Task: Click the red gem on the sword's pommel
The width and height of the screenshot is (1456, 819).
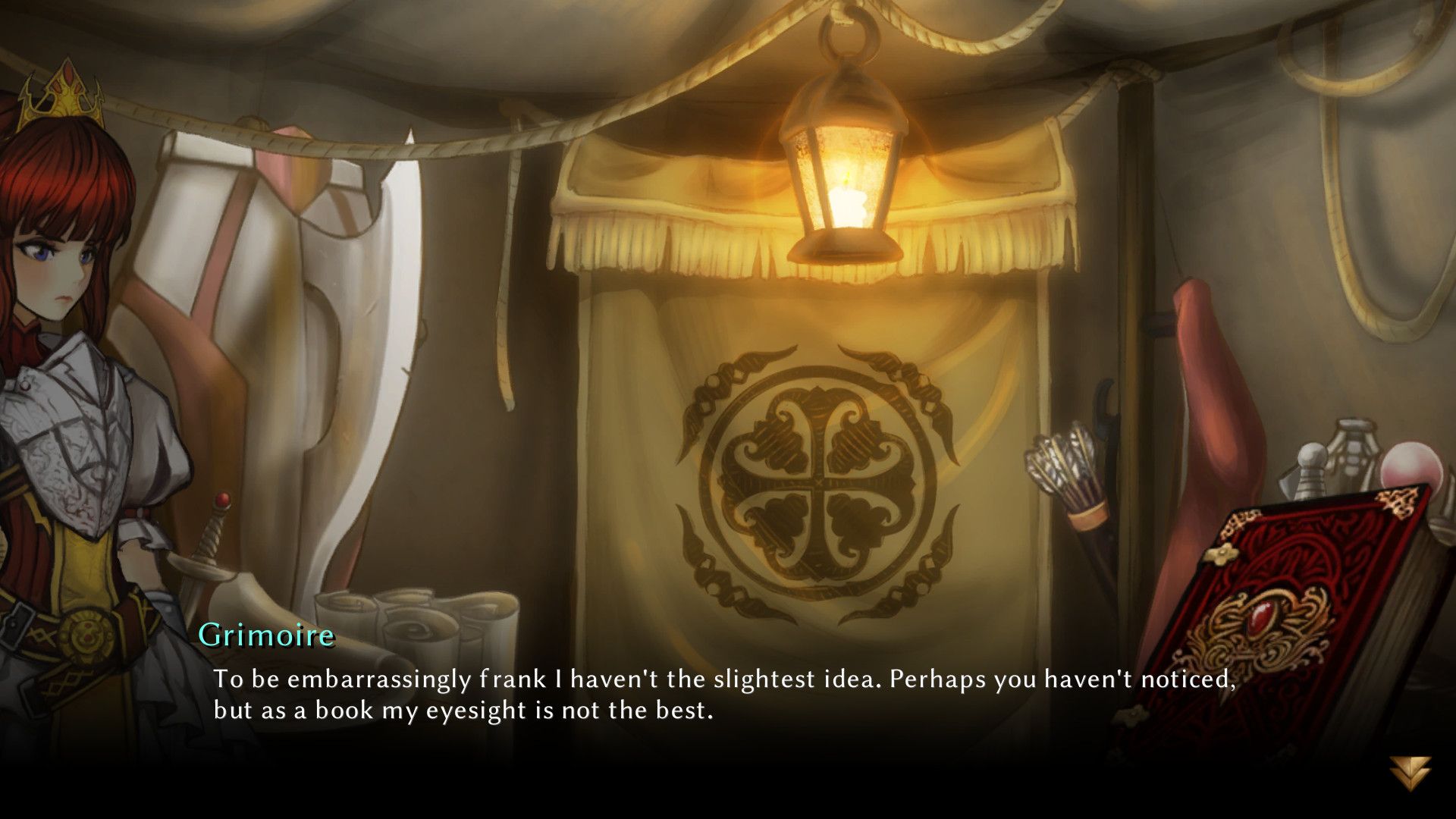Action: 223,497
